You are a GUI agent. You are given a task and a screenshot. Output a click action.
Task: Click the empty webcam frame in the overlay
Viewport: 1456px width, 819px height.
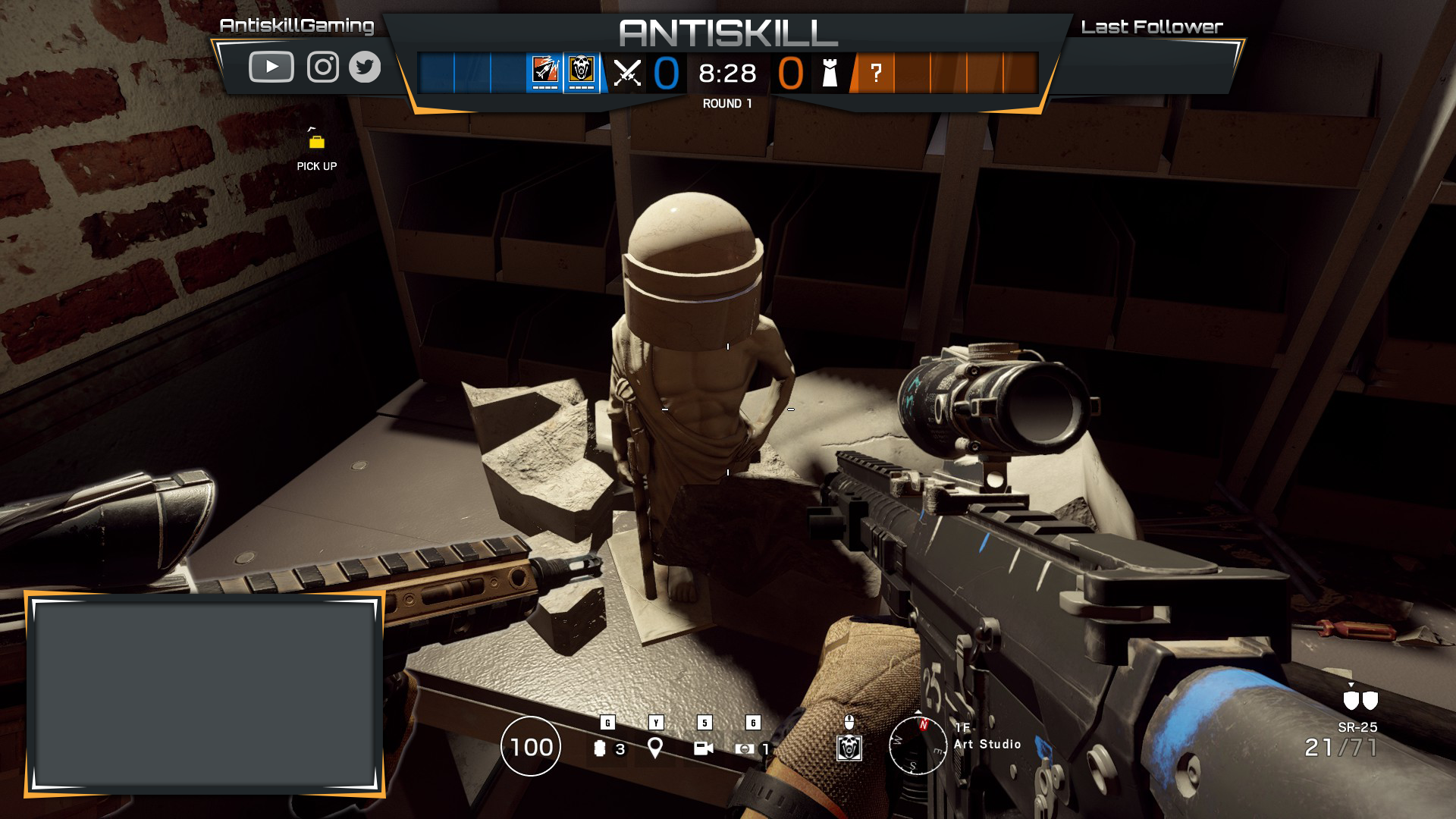click(x=205, y=695)
